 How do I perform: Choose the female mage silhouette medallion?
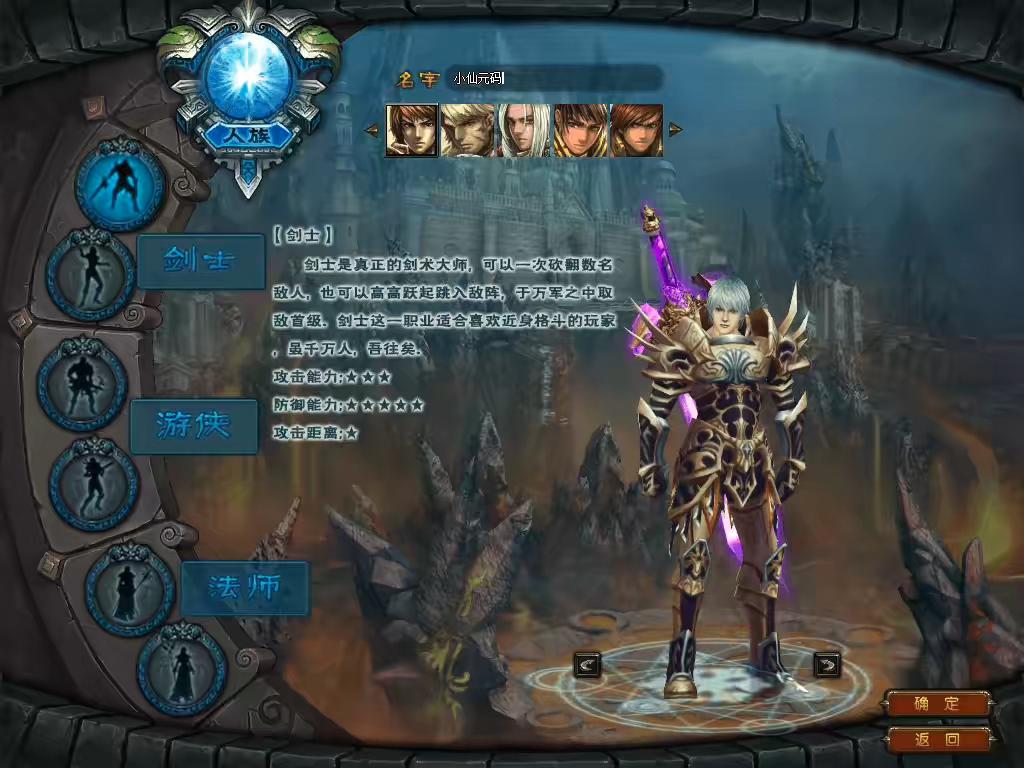point(182,669)
